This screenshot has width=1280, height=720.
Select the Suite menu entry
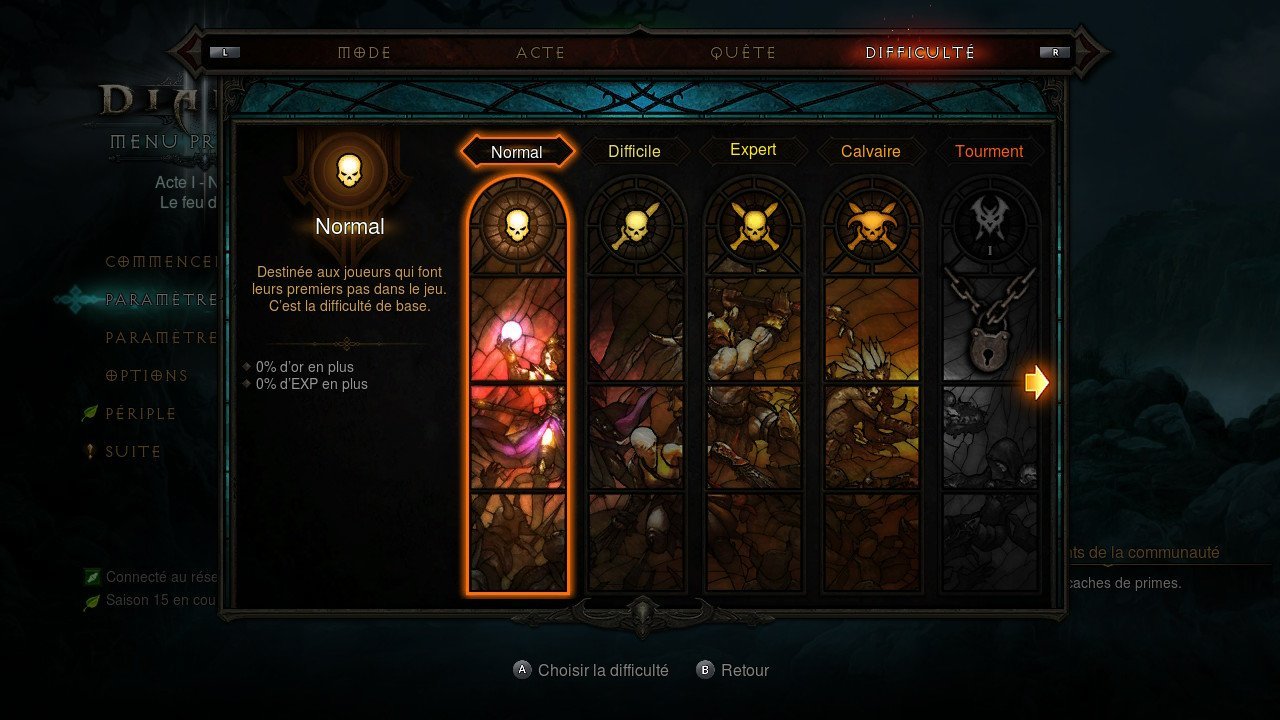click(133, 451)
